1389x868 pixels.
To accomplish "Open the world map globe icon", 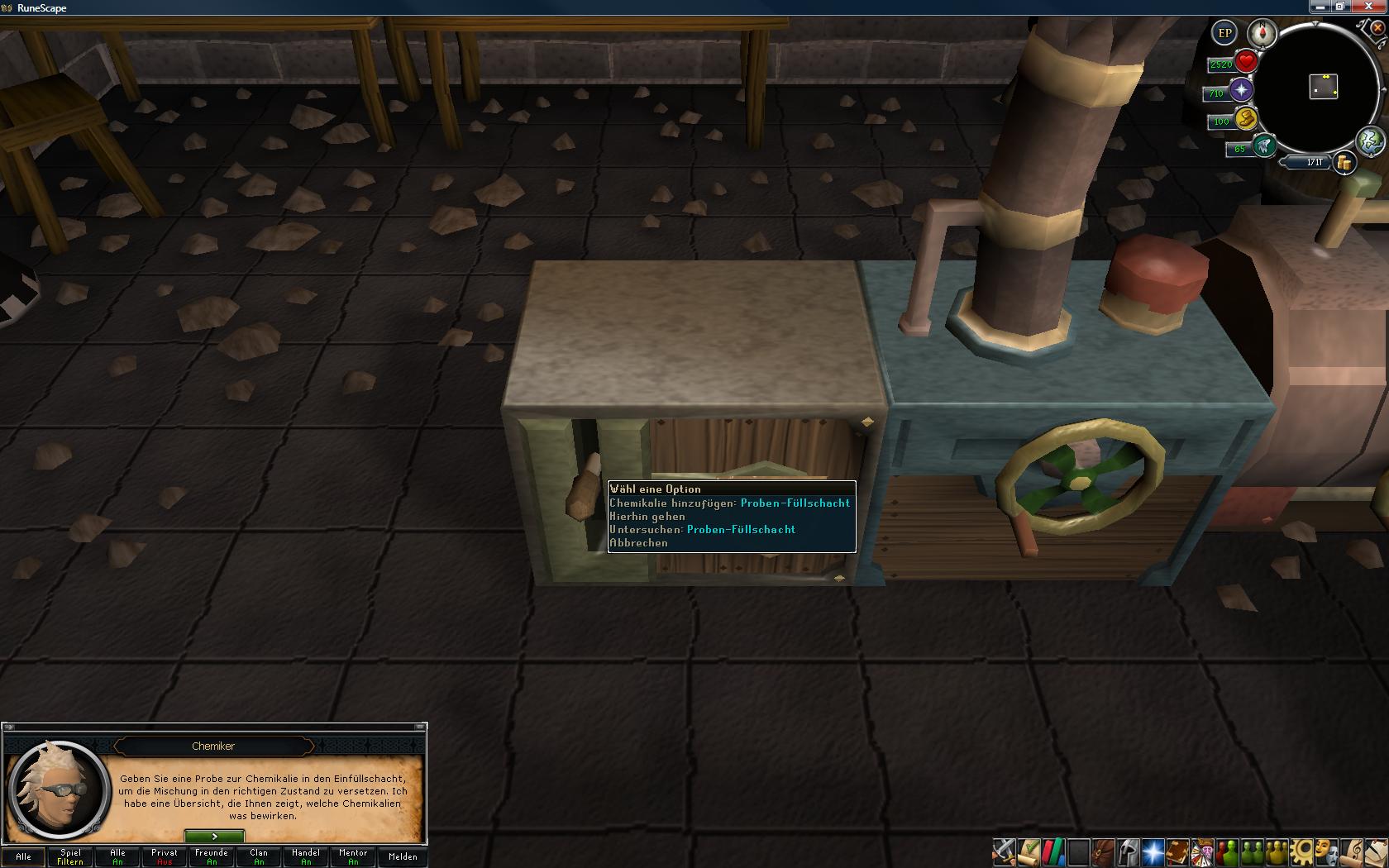I will 1370,141.
